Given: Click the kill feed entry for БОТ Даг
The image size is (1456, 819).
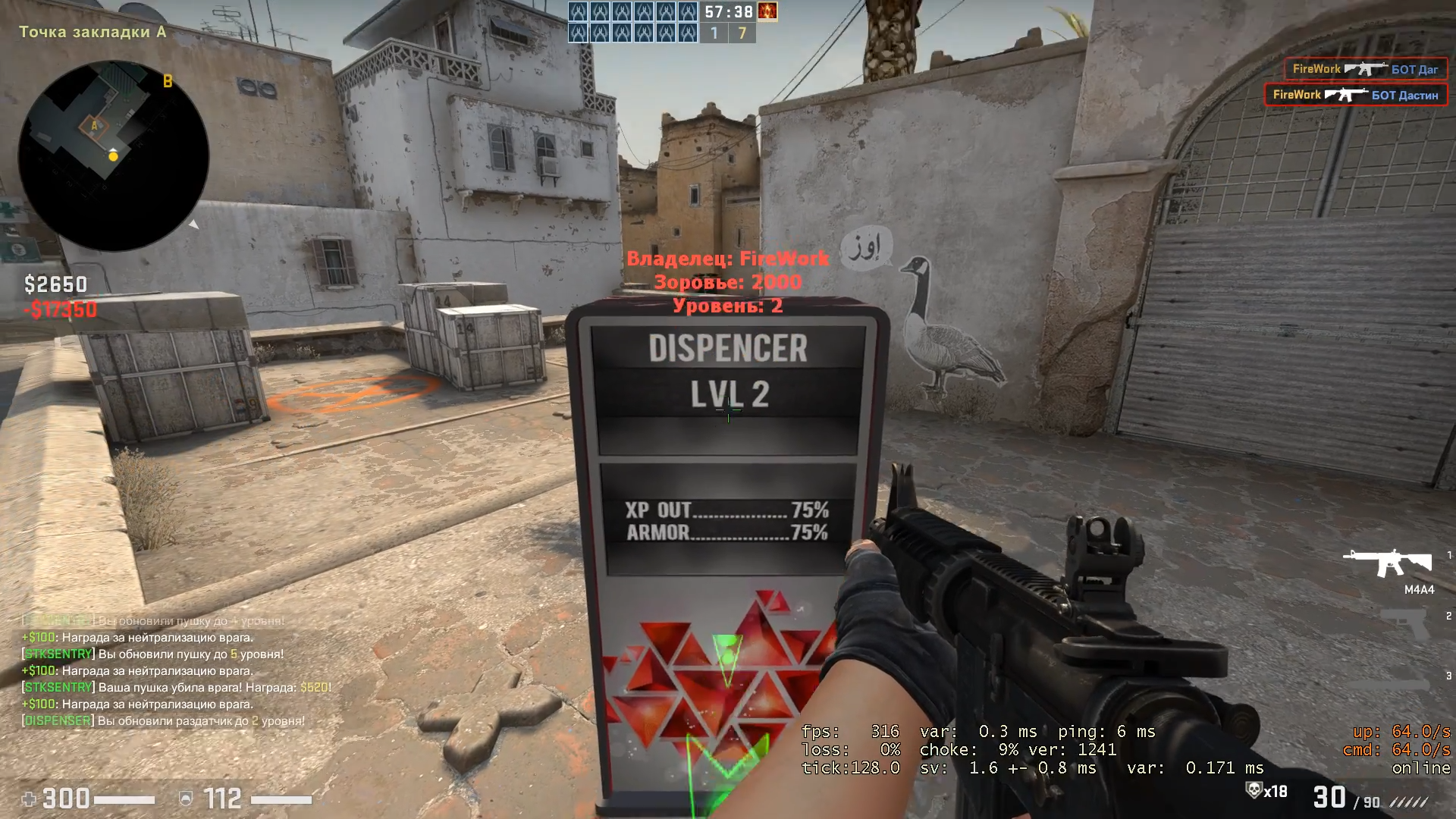Looking at the screenshot, I should coord(1365,69).
